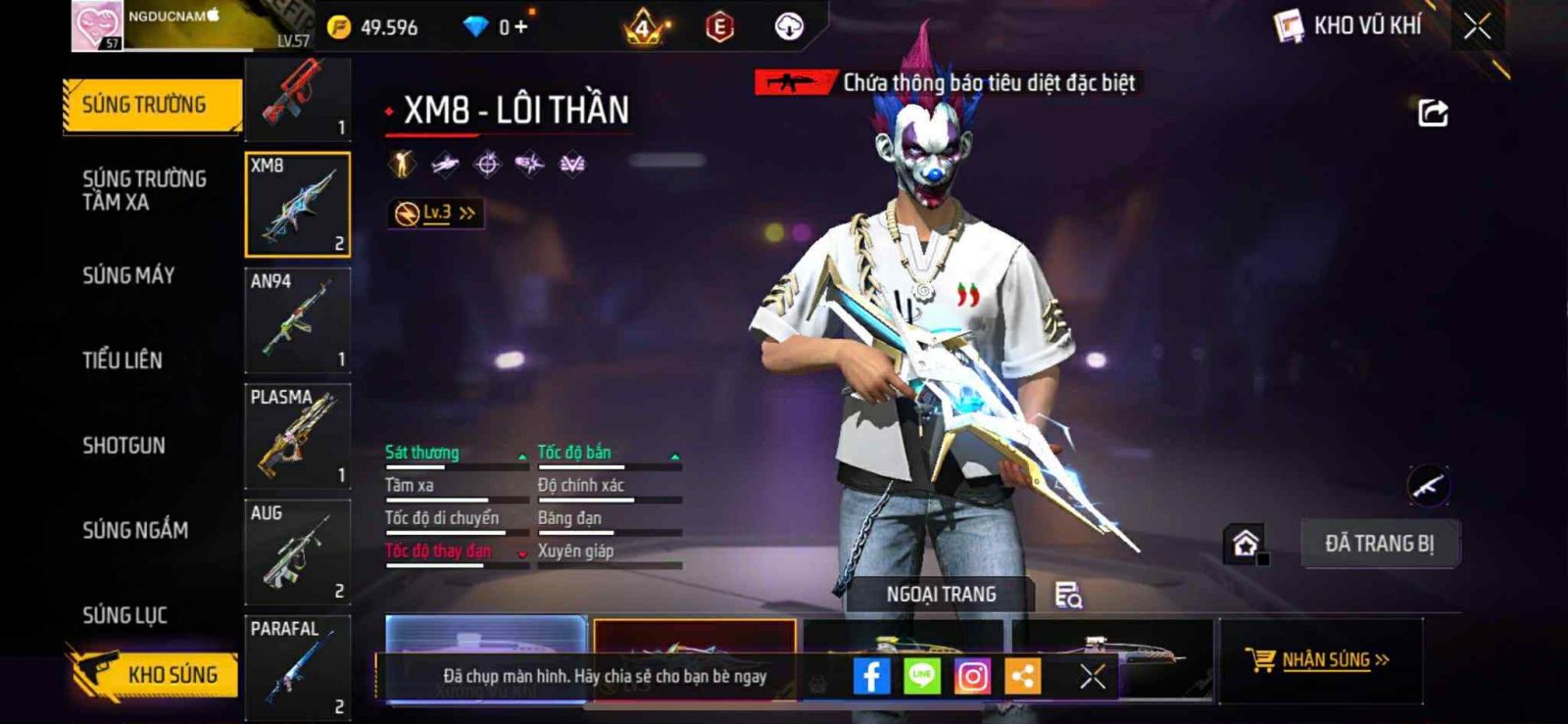Pick the AUG weapon thumbnail

click(x=297, y=552)
